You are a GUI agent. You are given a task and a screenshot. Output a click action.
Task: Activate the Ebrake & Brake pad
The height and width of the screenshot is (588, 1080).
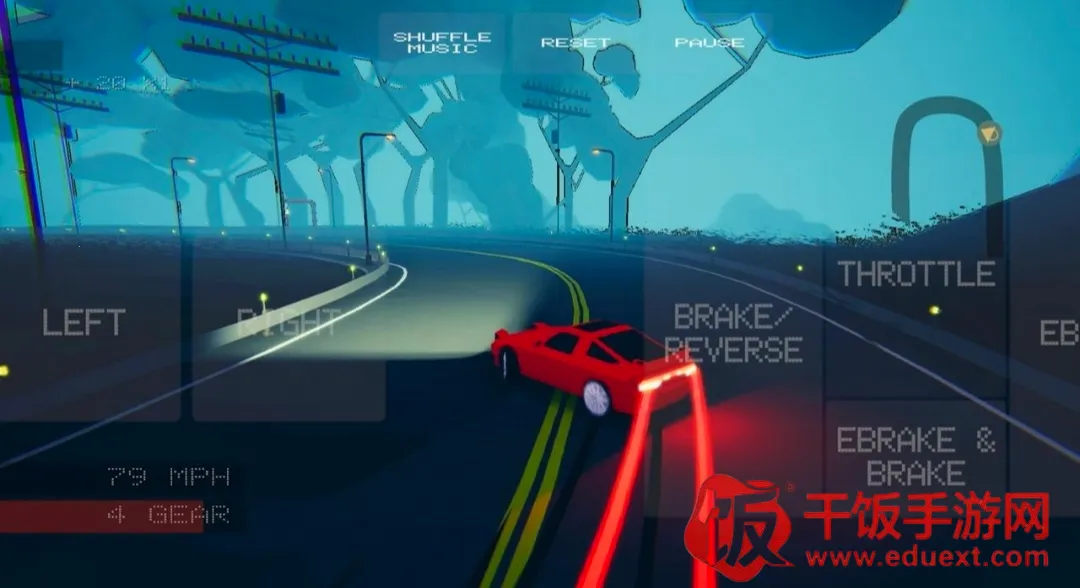pos(916,457)
